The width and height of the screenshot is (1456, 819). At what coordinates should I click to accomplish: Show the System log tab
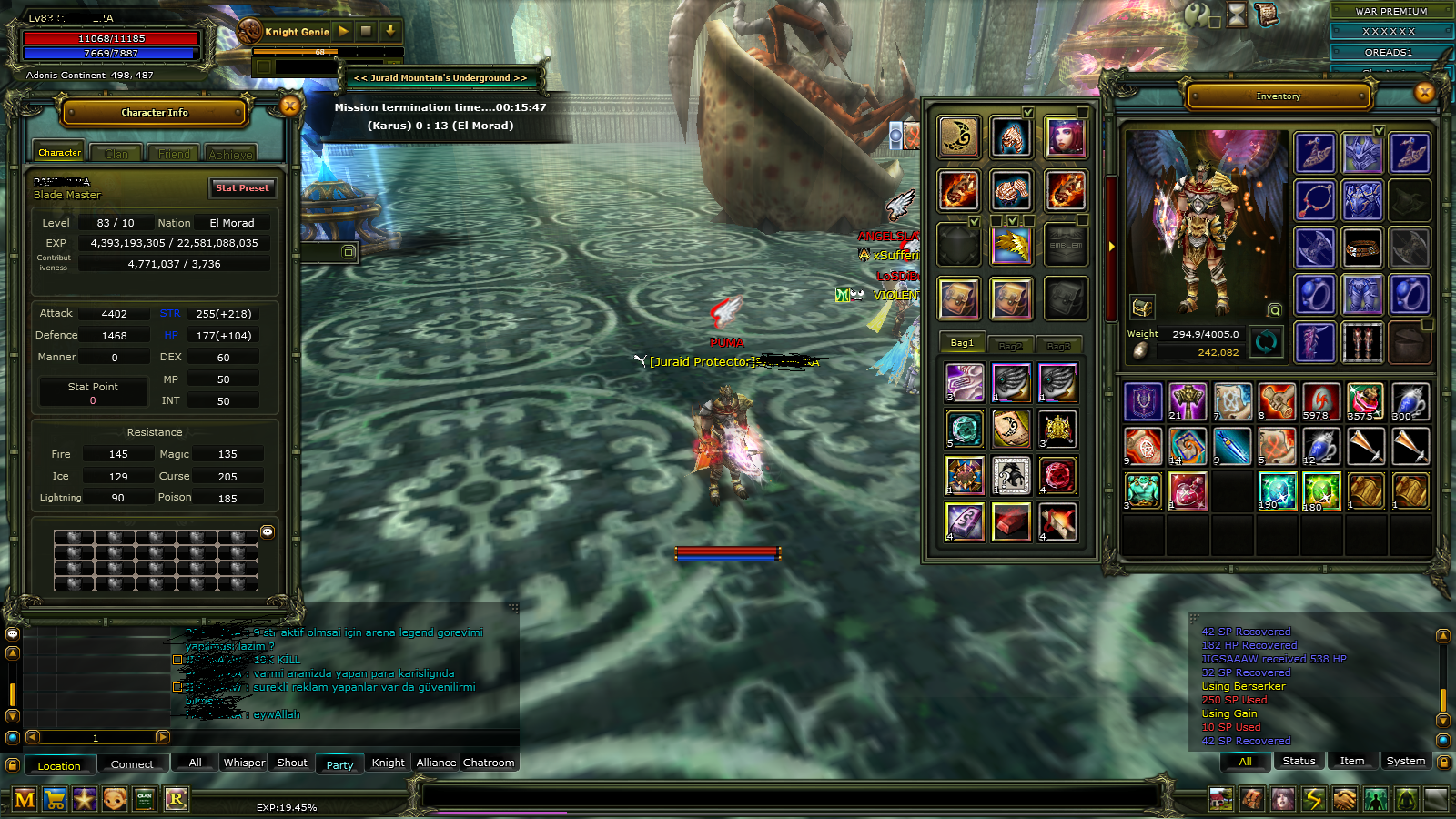coord(1405,761)
